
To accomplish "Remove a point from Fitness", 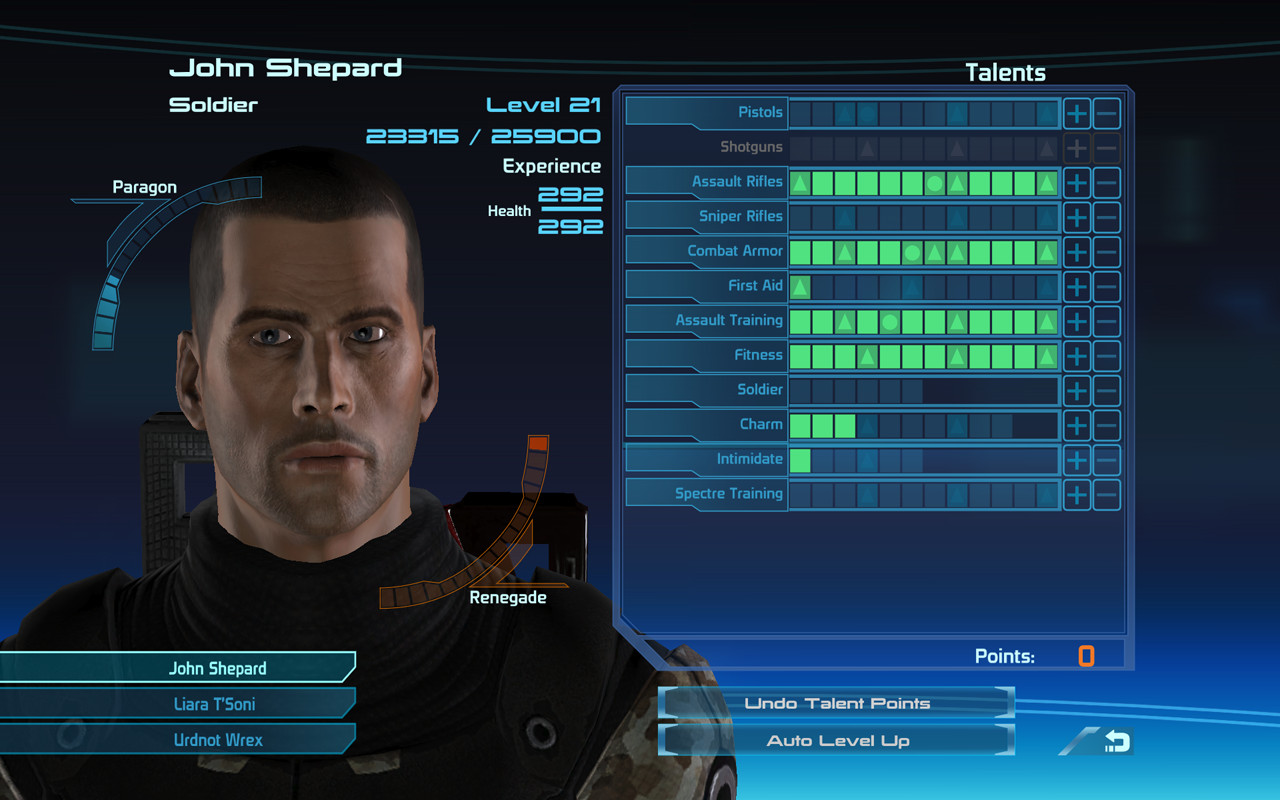I will pyautogui.click(x=1107, y=355).
